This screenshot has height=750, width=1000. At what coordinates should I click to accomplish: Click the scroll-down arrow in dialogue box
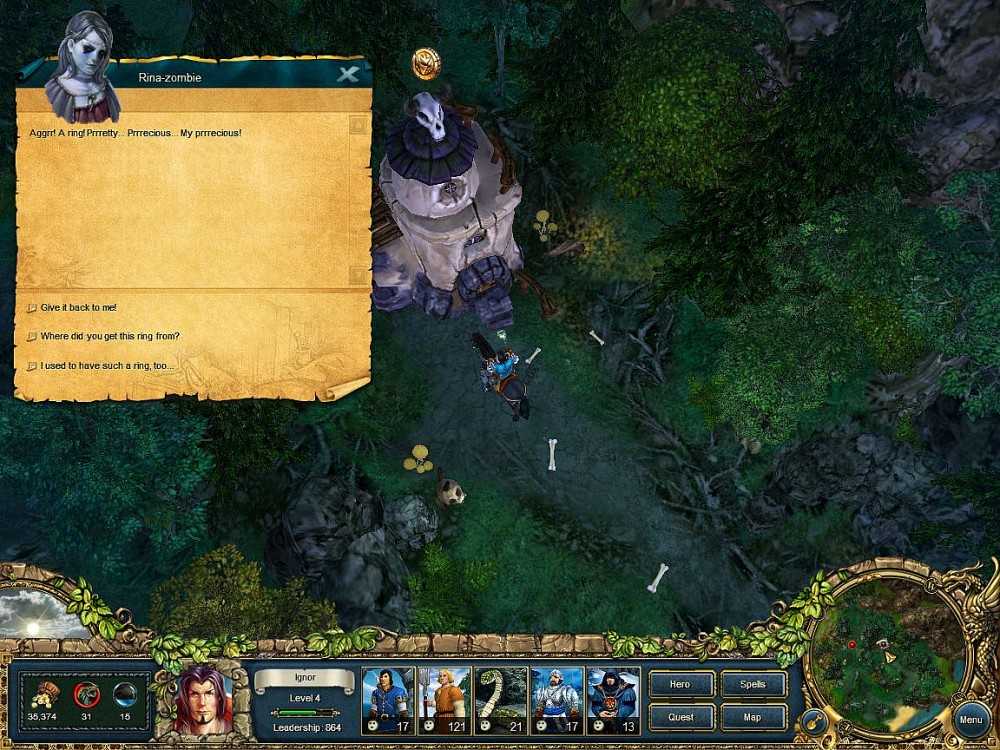[x=359, y=273]
